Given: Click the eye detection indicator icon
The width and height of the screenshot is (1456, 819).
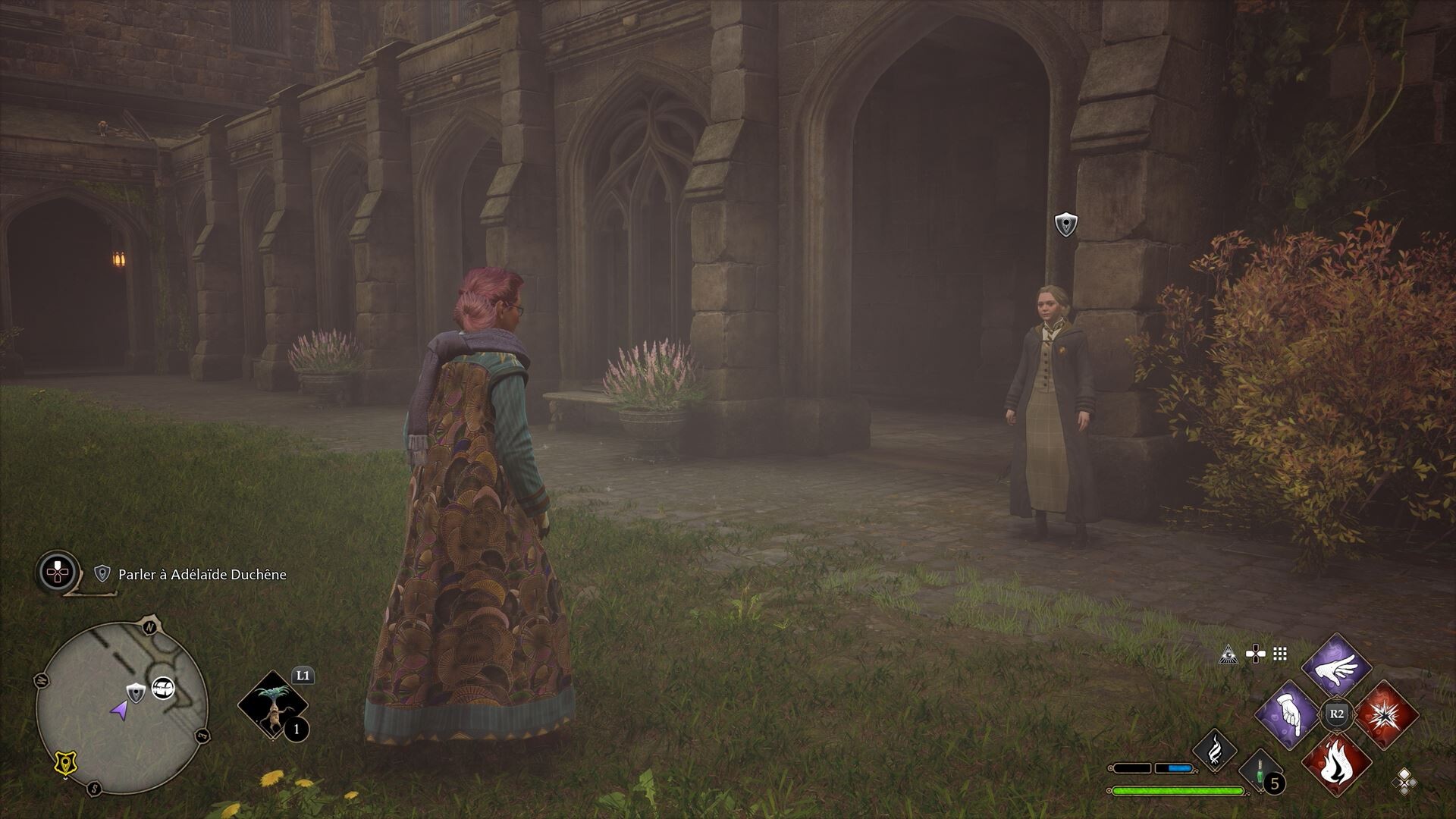Looking at the screenshot, I should point(1229,655).
